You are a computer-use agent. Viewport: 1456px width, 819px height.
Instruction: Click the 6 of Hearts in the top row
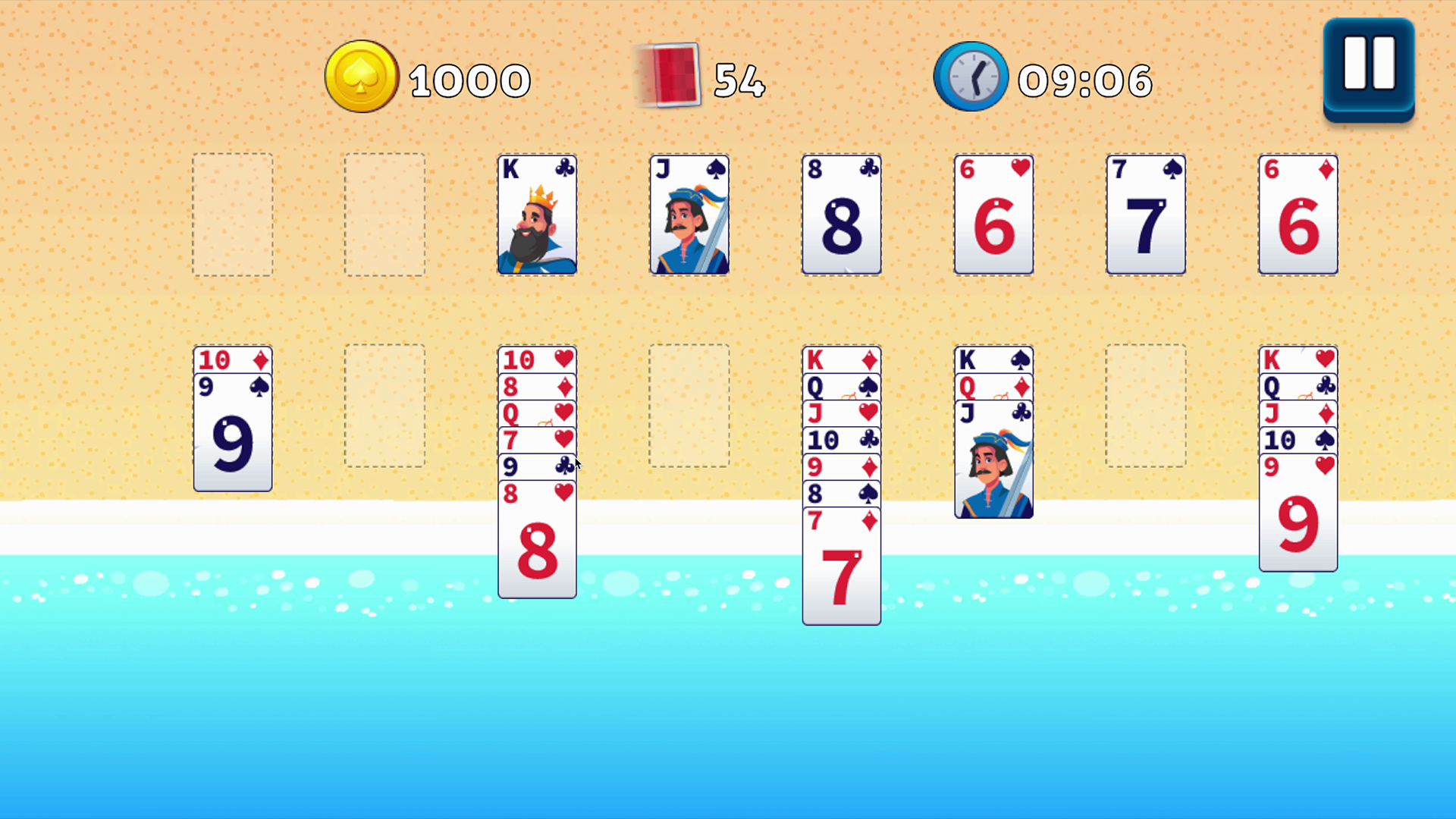click(994, 215)
